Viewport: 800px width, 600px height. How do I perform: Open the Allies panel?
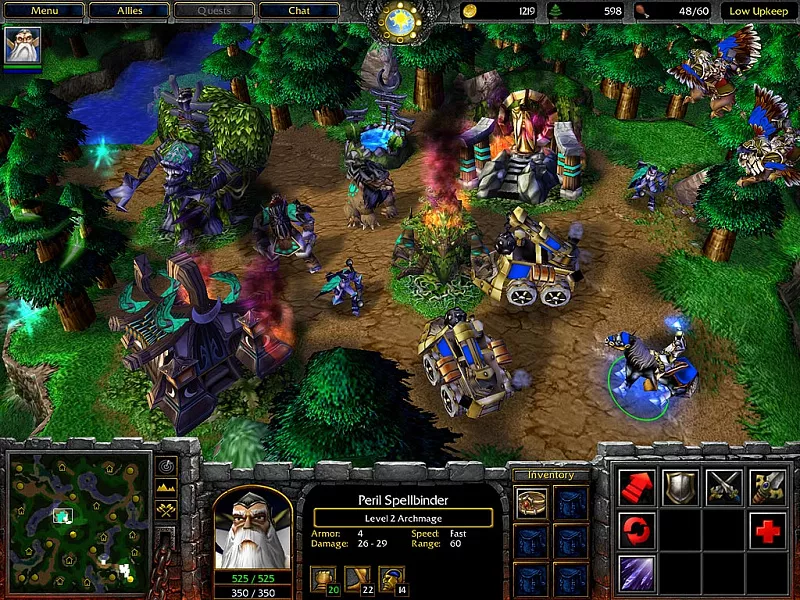(x=128, y=11)
